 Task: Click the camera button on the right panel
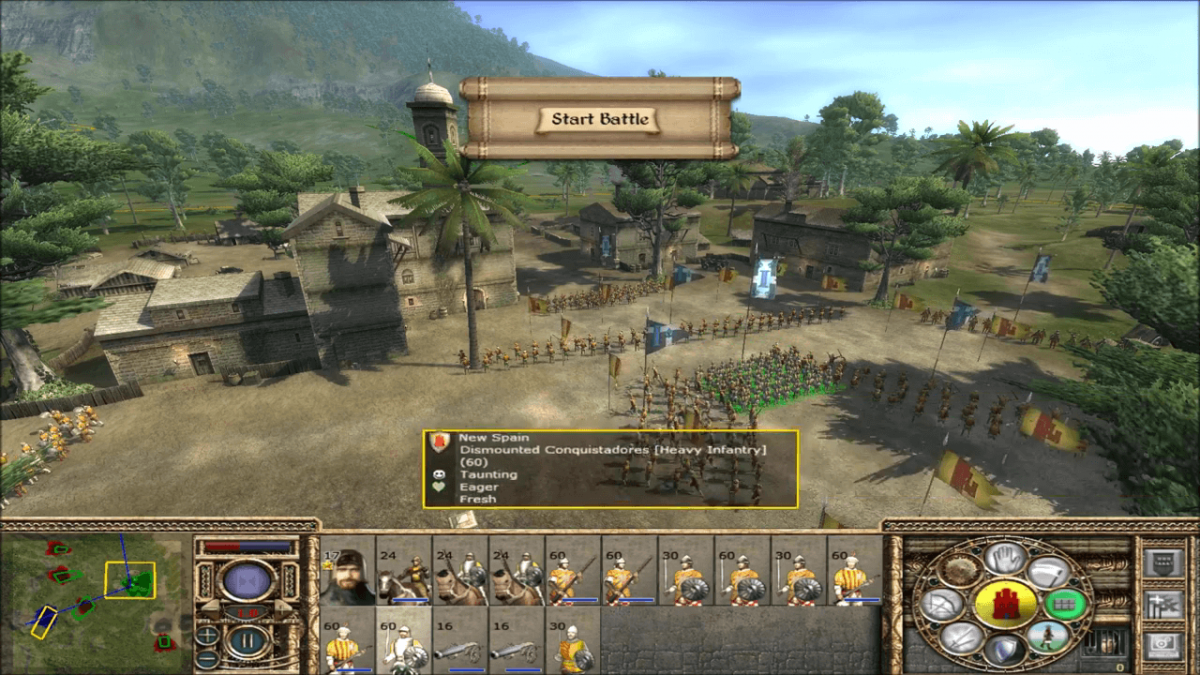1162,646
